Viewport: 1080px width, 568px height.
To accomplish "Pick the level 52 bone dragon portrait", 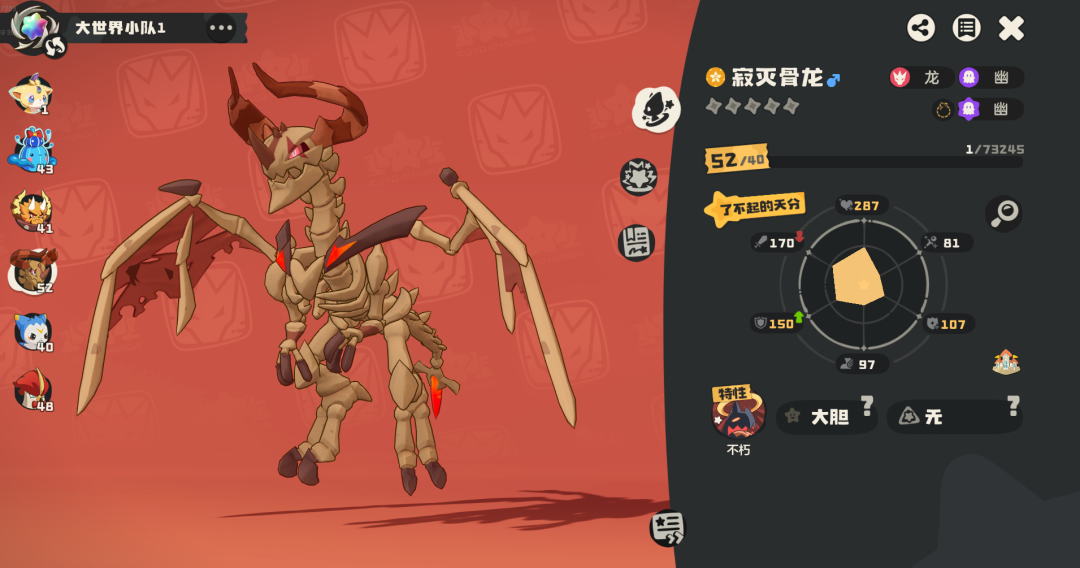I will tap(31, 270).
